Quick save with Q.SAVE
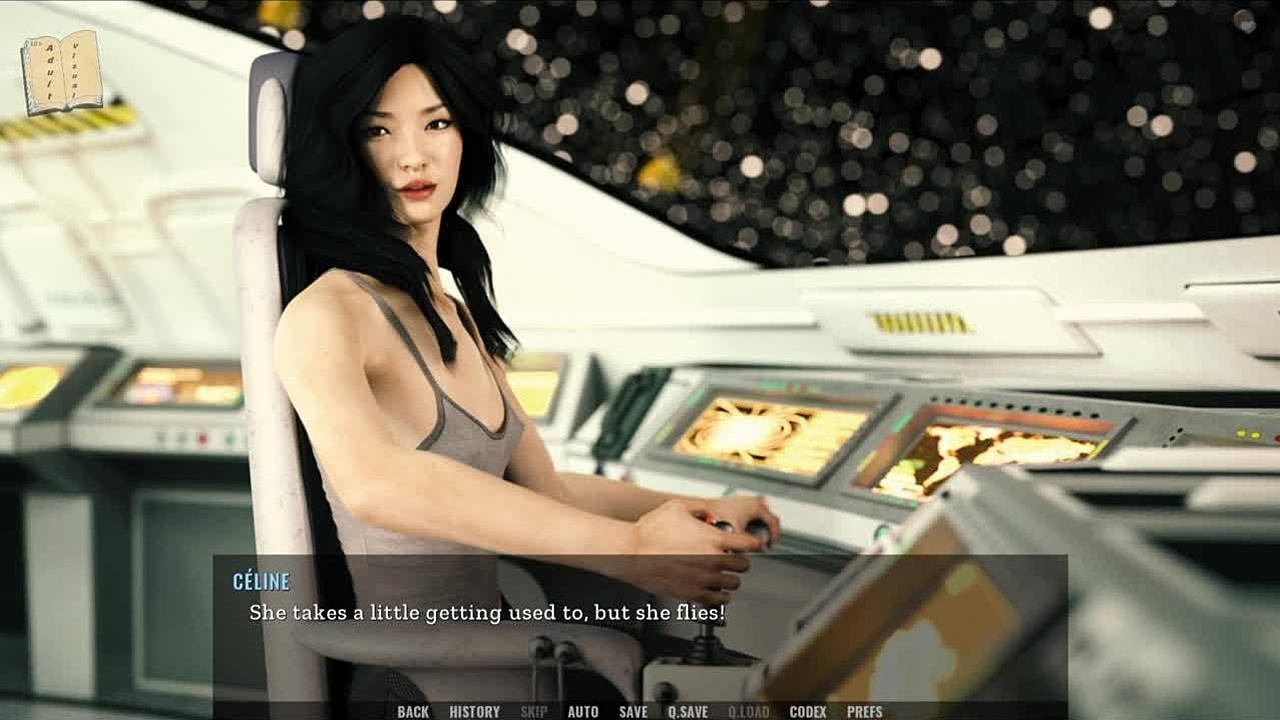This screenshot has width=1280, height=720. (688, 712)
